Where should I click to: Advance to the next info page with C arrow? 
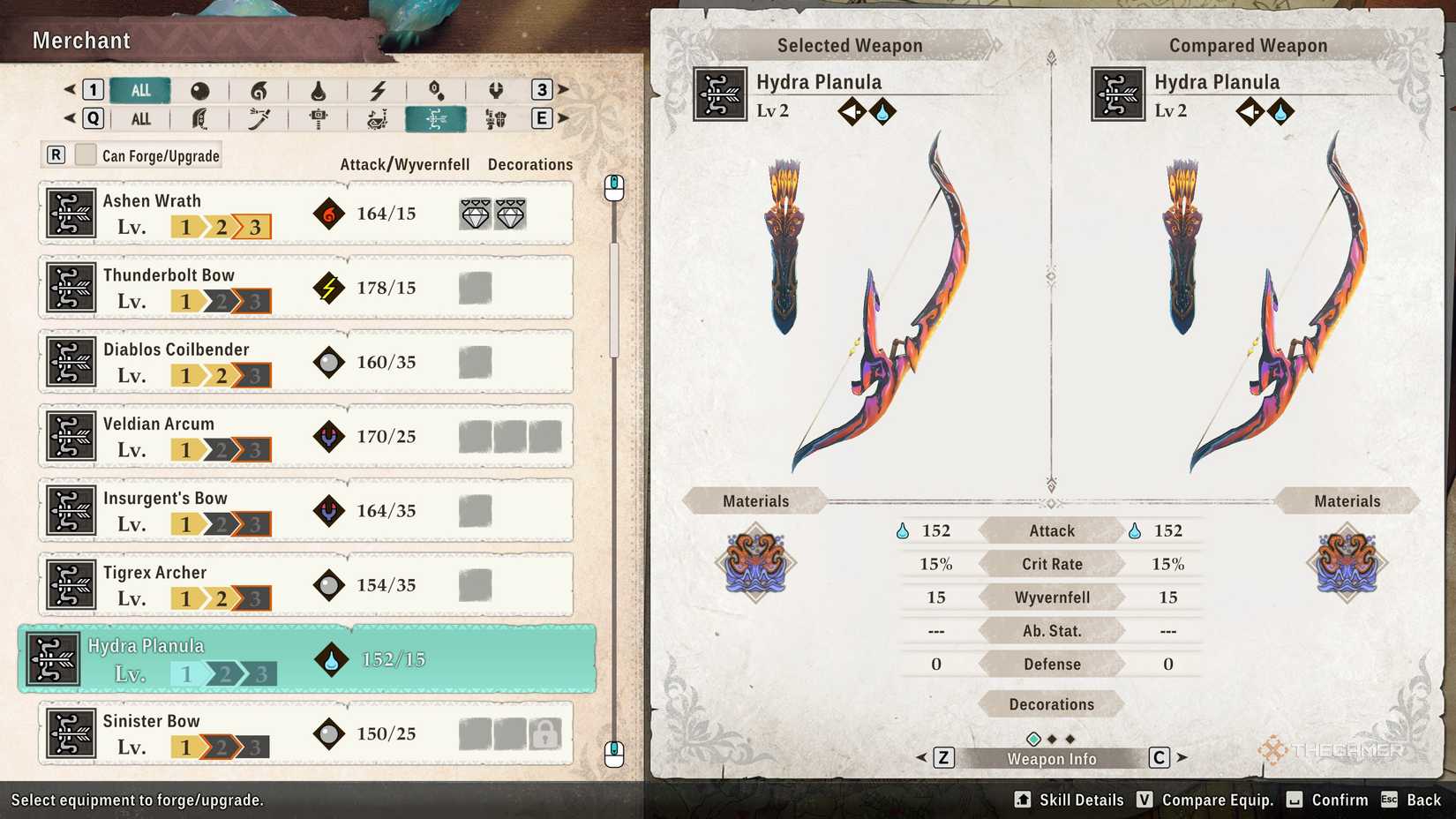pyautogui.click(x=1182, y=757)
